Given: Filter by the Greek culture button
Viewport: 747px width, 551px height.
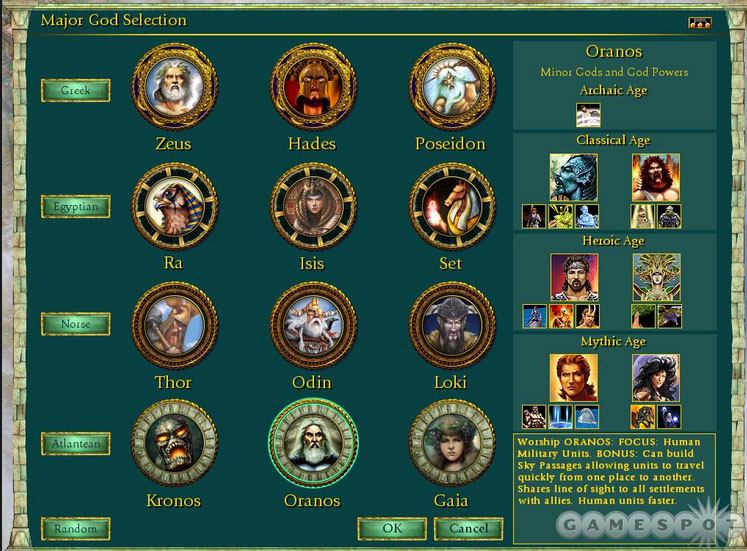Looking at the screenshot, I should click(x=76, y=90).
